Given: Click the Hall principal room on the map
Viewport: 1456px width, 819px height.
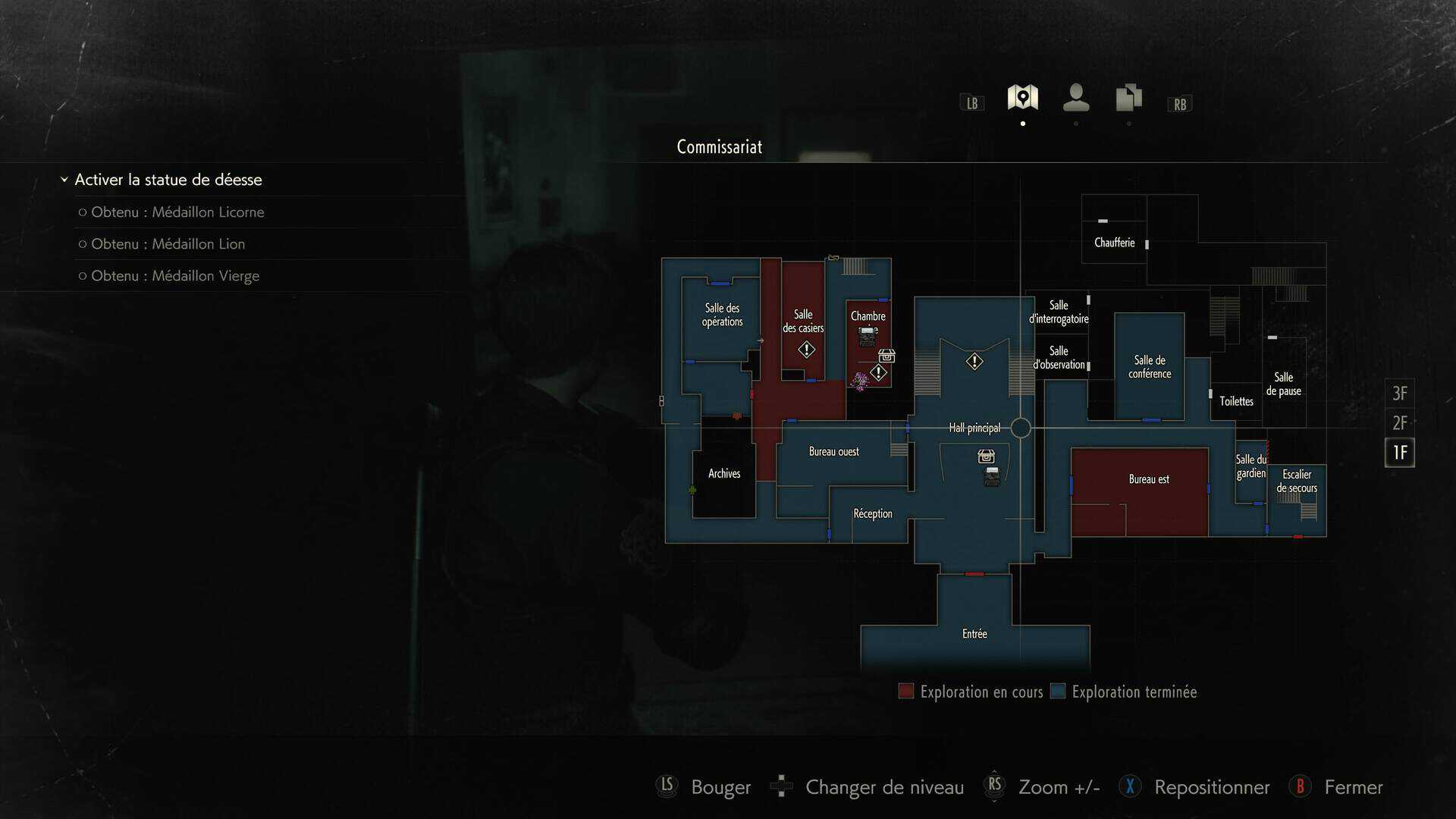Looking at the screenshot, I should [x=974, y=428].
